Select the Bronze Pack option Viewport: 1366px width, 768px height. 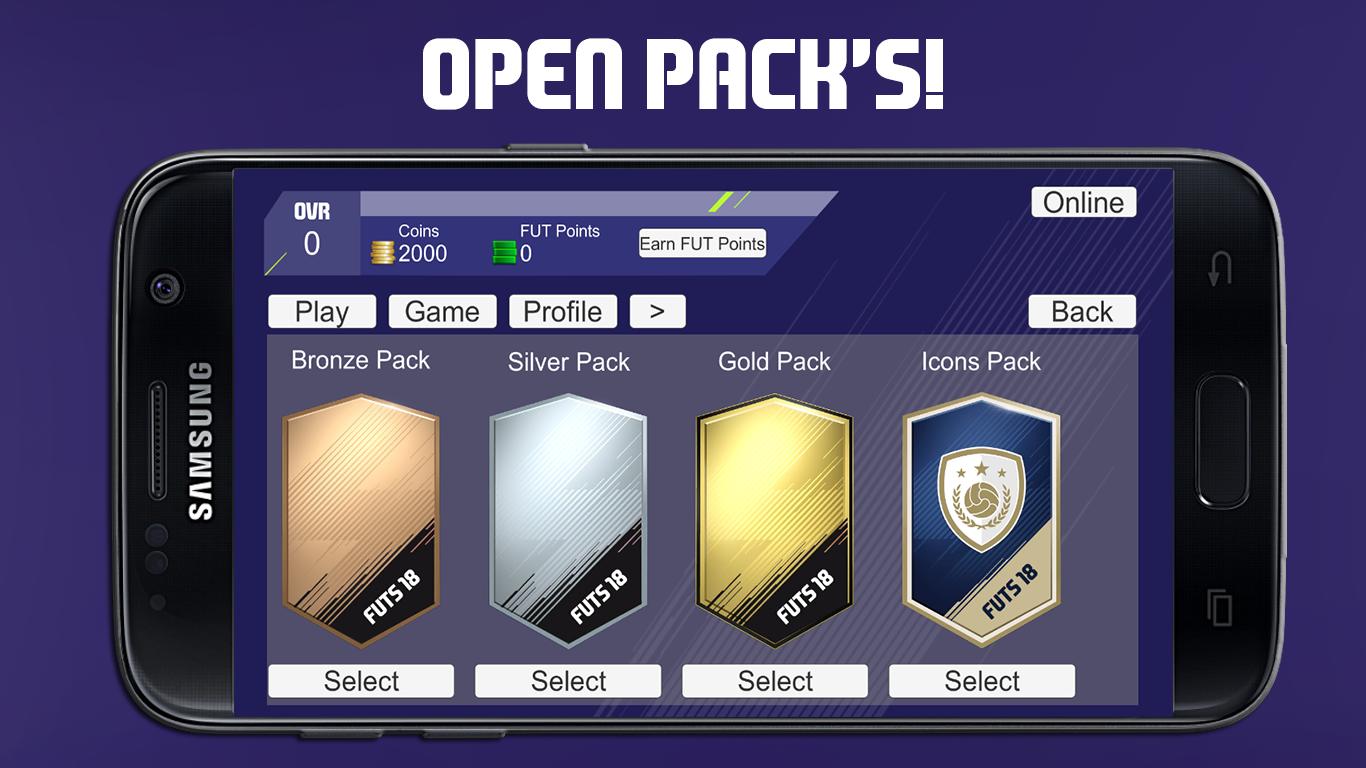pos(360,680)
